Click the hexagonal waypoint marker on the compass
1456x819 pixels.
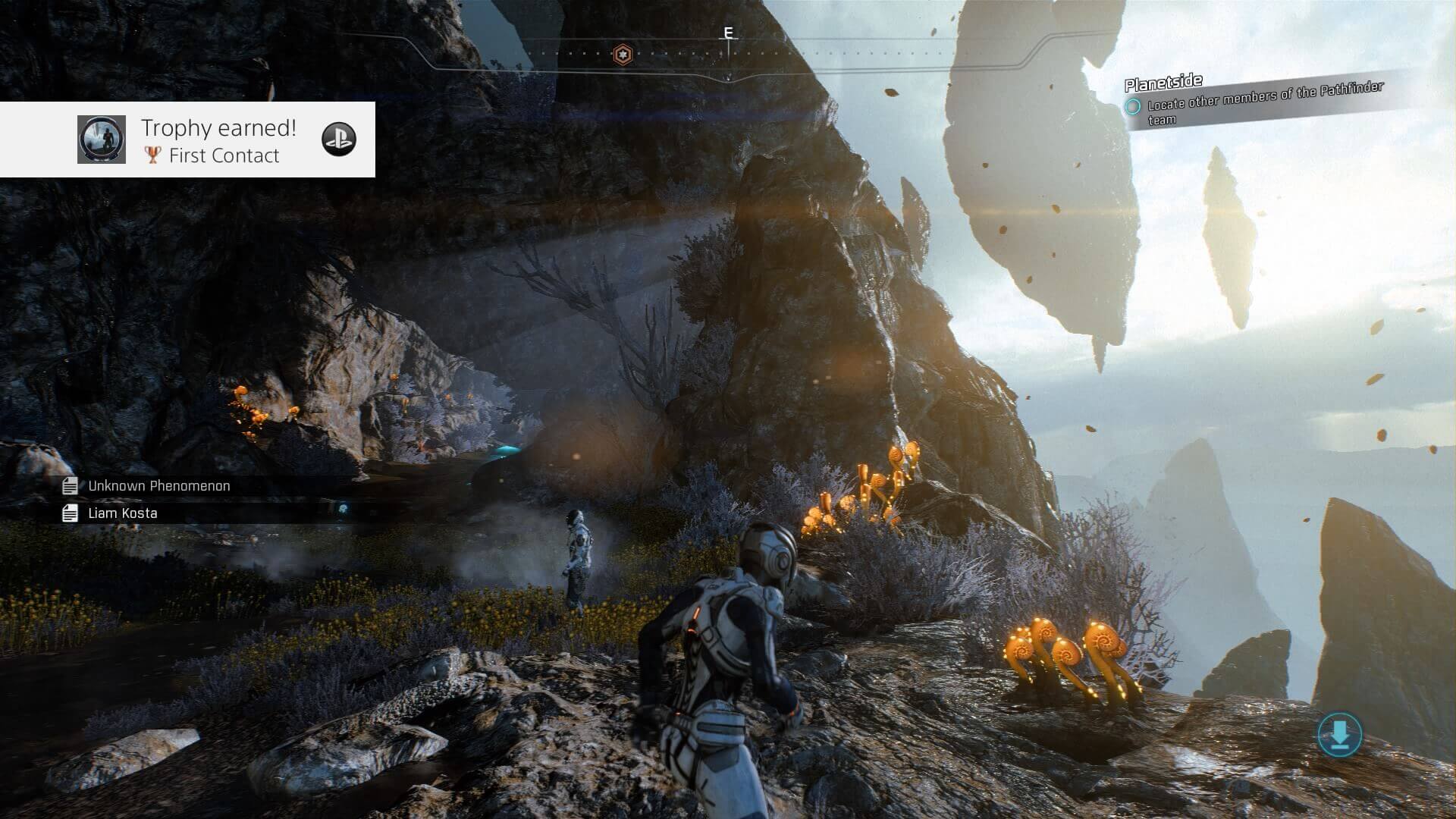tap(623, 54)
